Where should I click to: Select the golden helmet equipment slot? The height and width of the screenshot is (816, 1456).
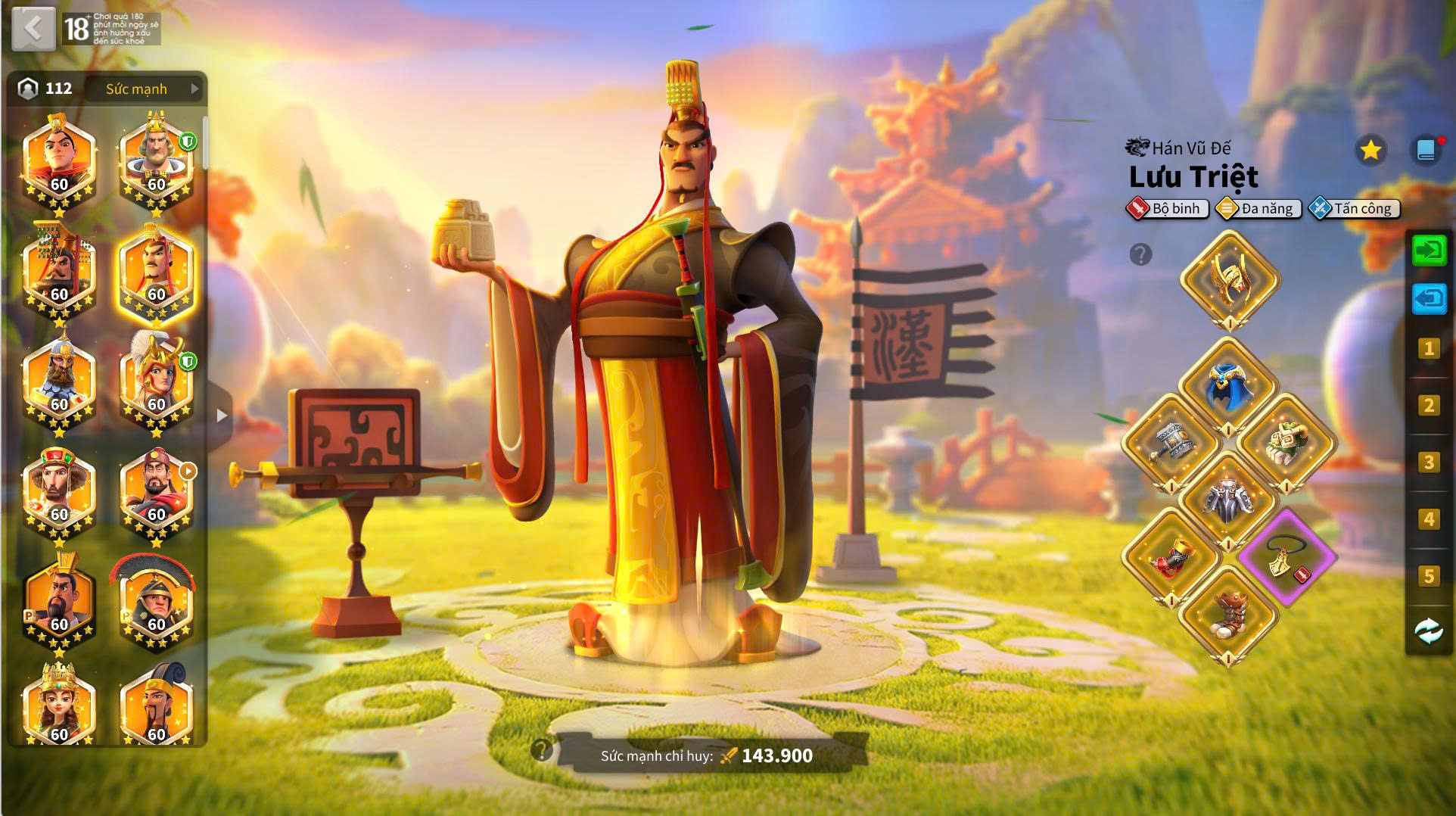click(x=1229, y=278)
